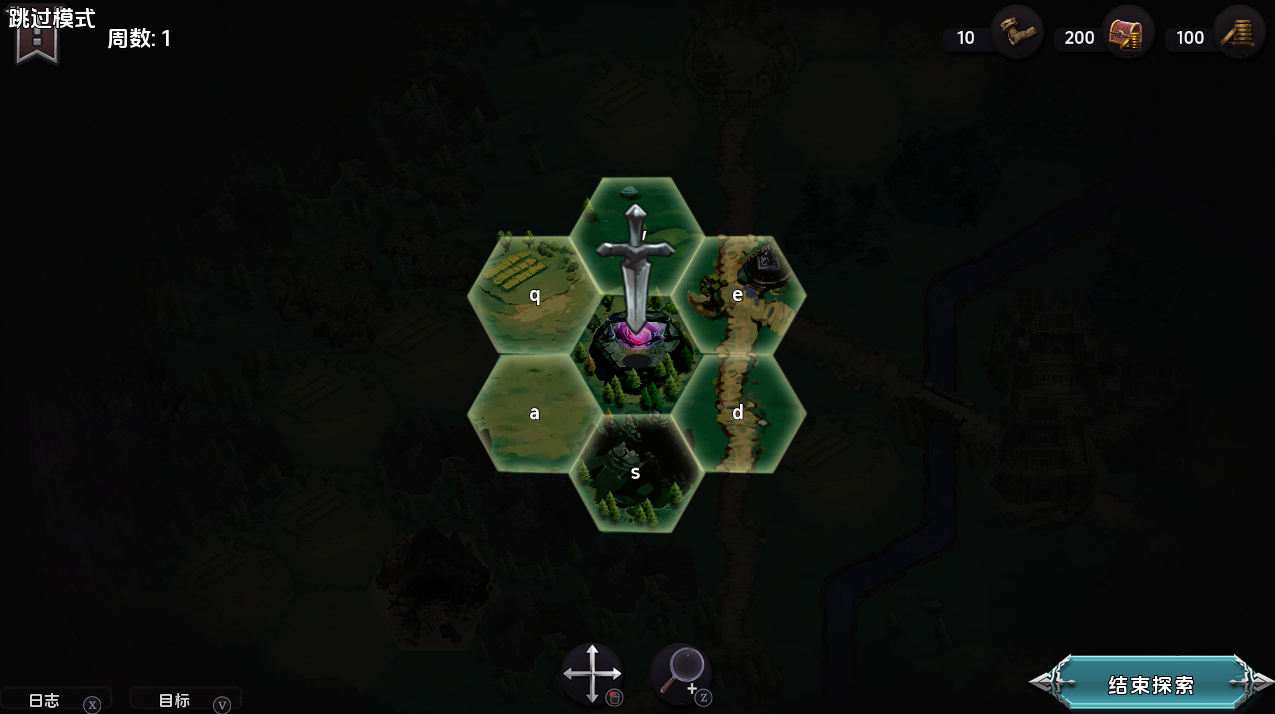1275x714 pixels.
Task: Activate the four-arrow map pan control
Action: tap(592, 673)
